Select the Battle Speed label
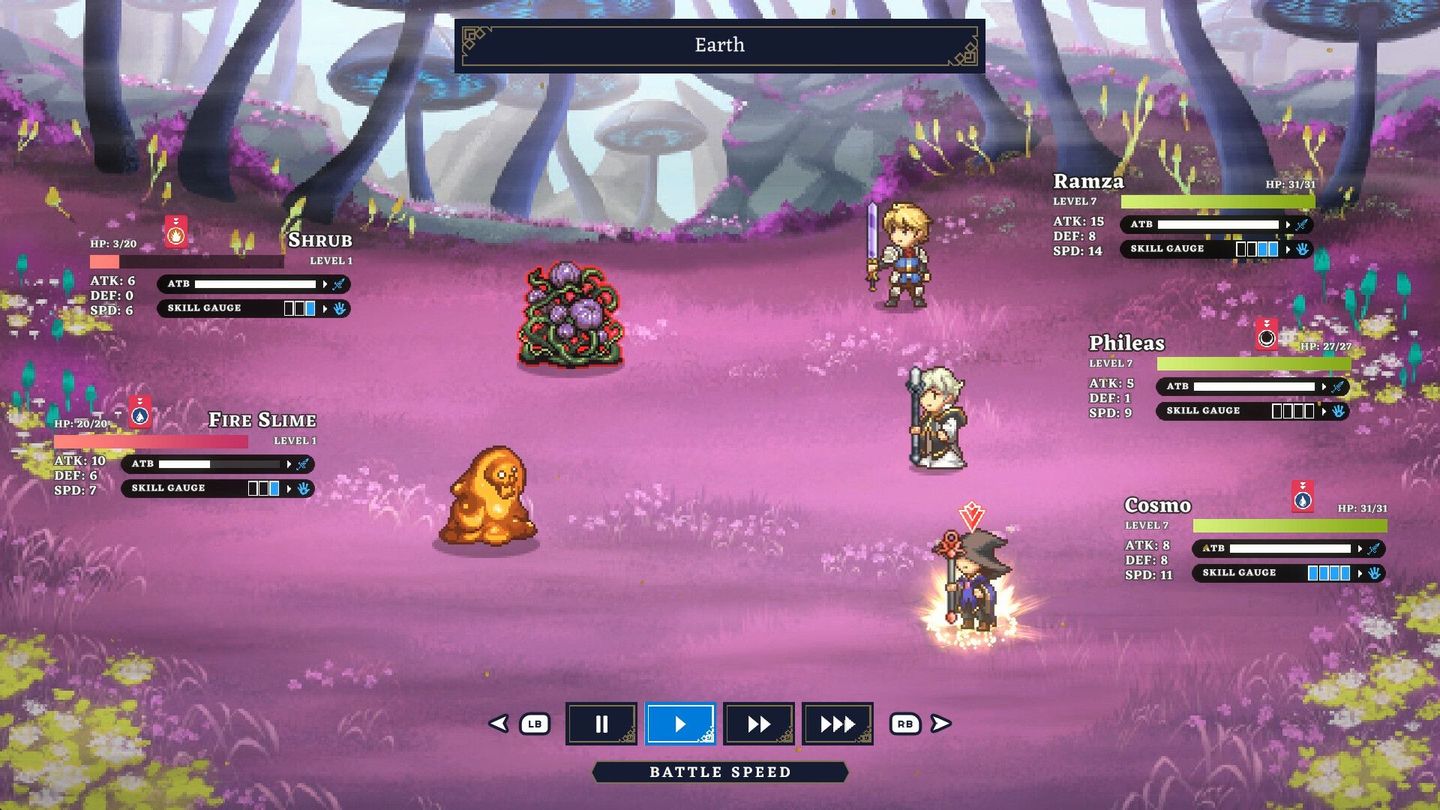Screen dimensions: 1440x810 click(719, 771)
